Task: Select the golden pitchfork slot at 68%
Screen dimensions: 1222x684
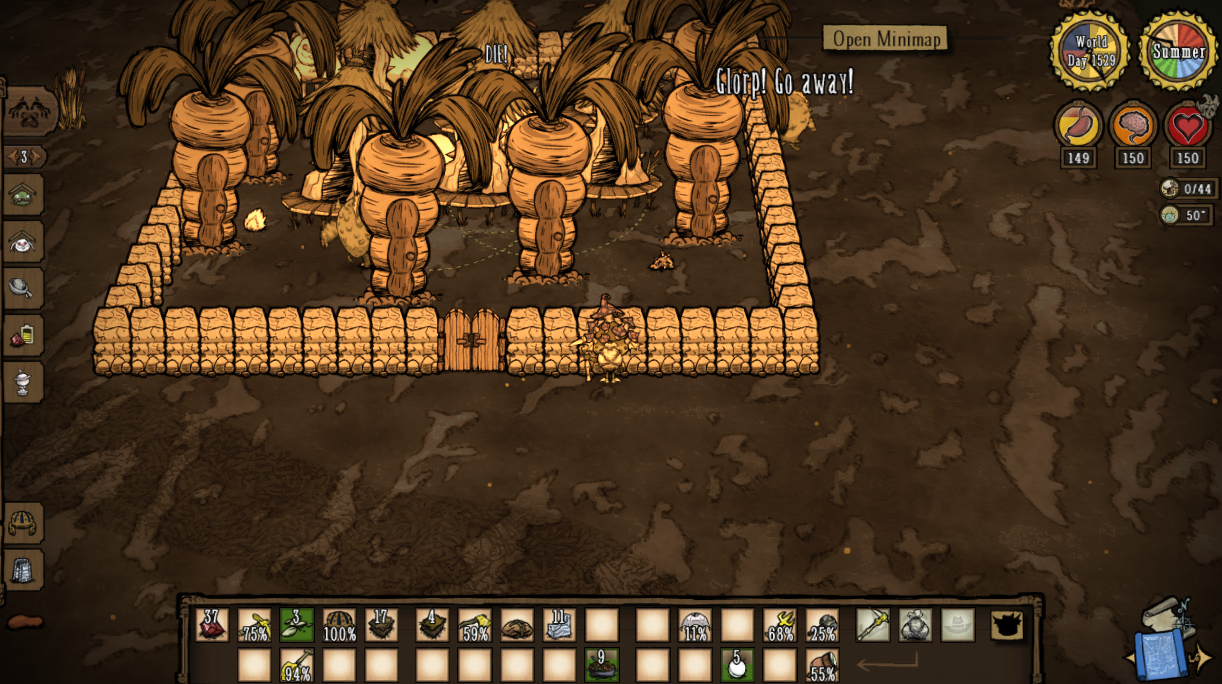Action: click(780, 625)
